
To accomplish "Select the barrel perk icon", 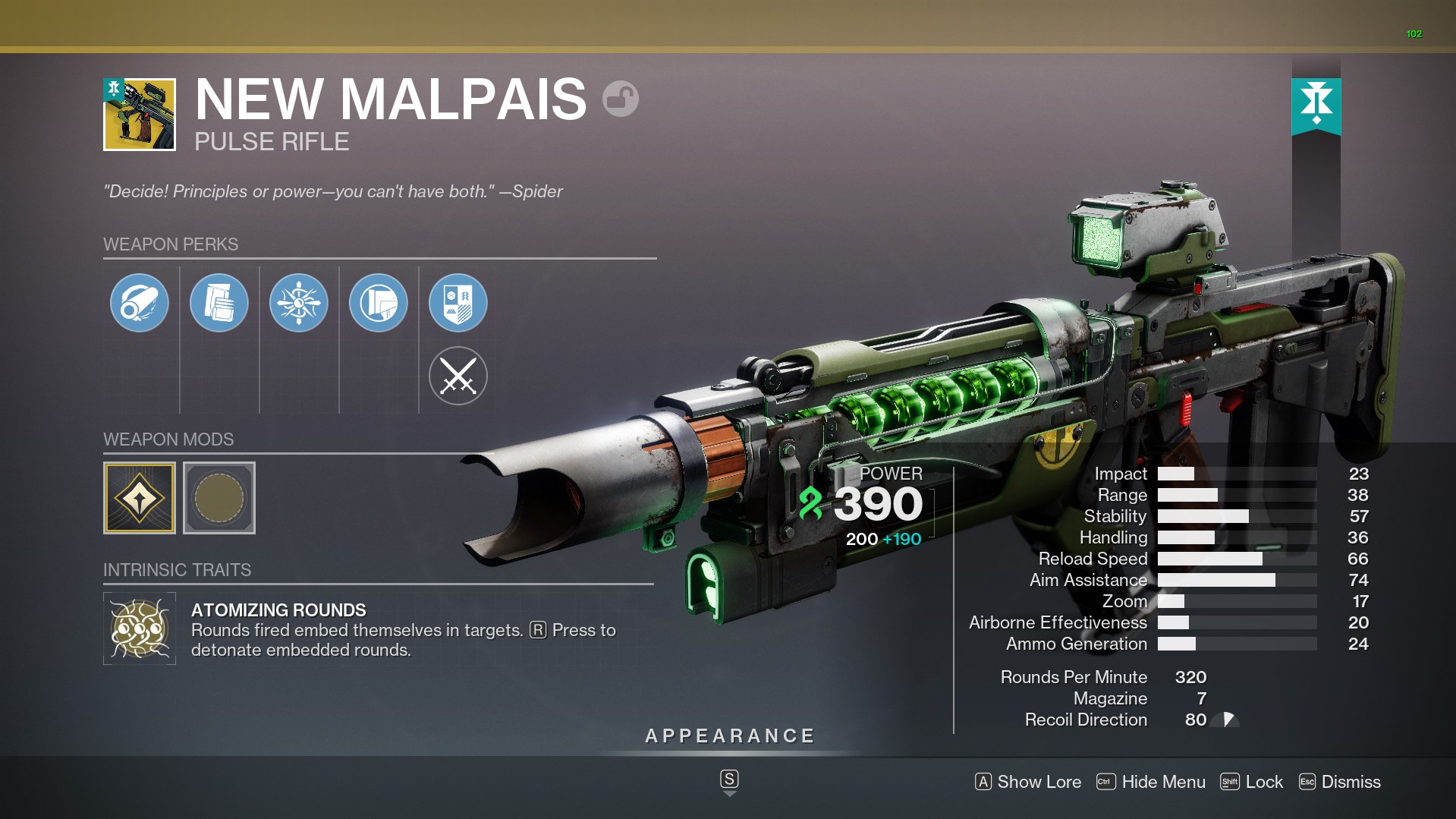I will (140, 303).
